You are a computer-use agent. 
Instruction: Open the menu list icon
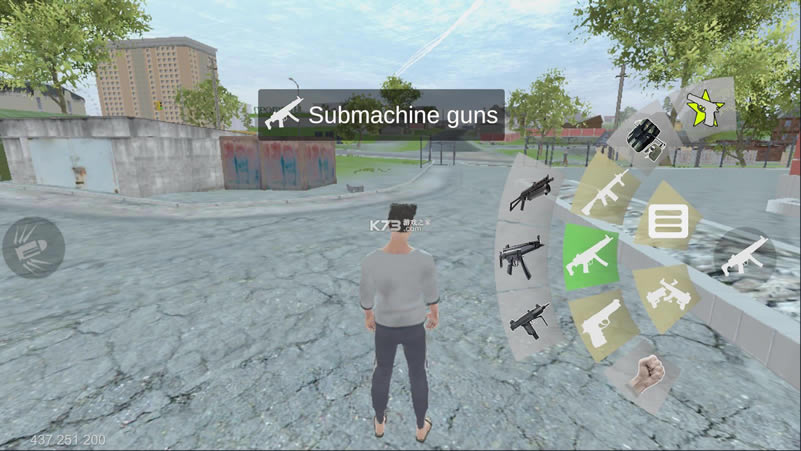pos(667,221)
